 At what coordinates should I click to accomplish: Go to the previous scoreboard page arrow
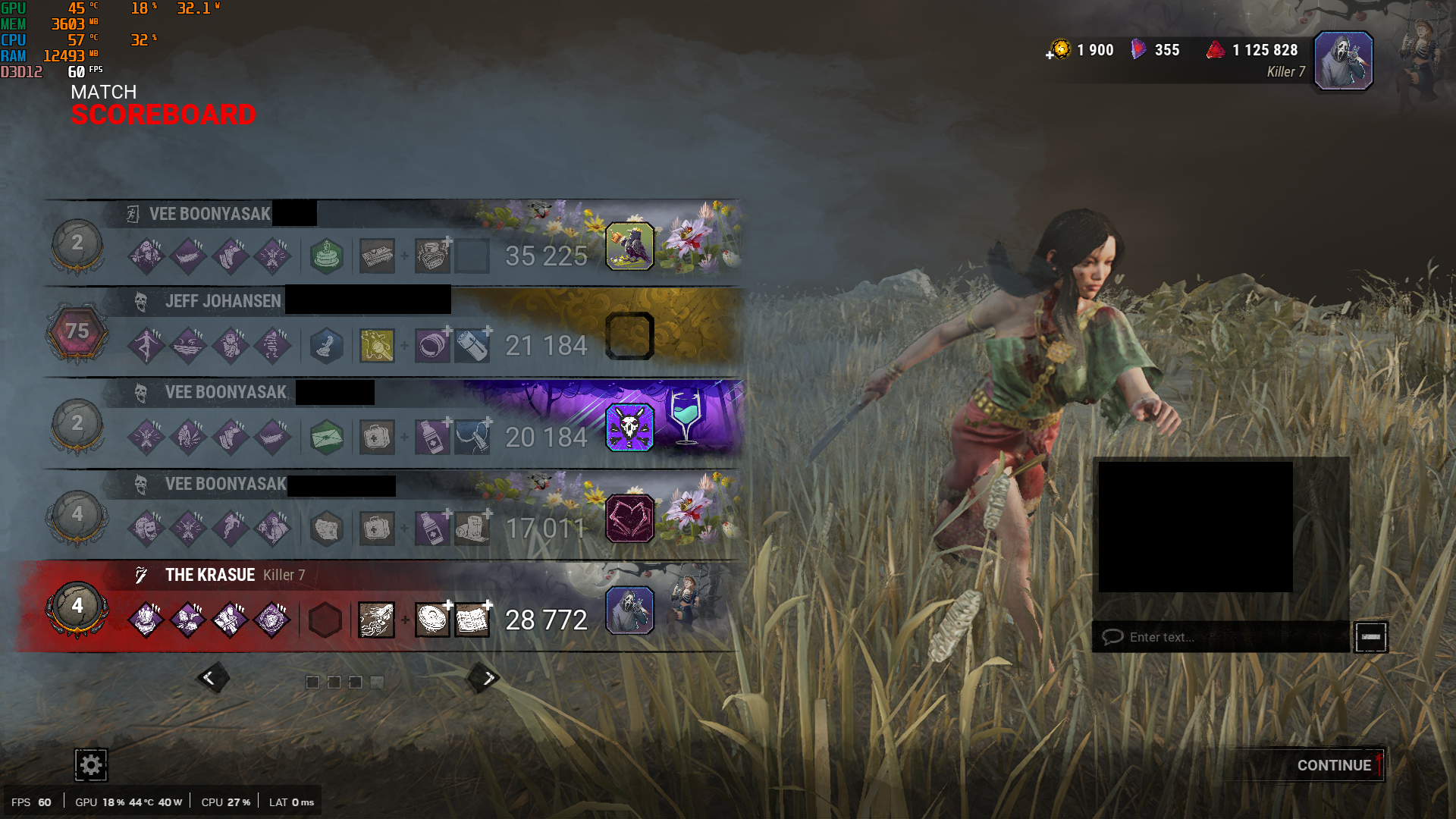point(211,678)
